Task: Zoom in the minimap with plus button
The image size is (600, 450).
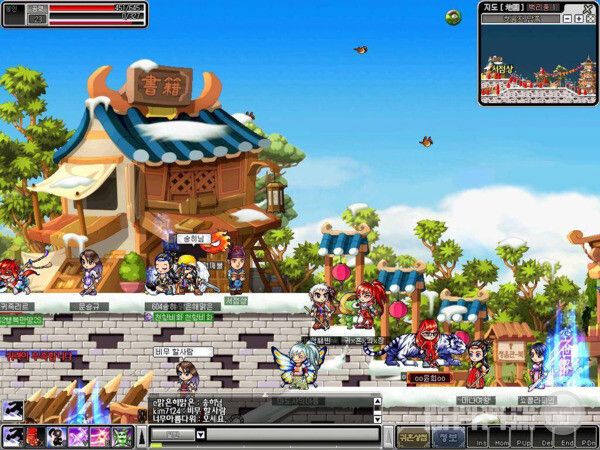Action: (x=578, y=19)
